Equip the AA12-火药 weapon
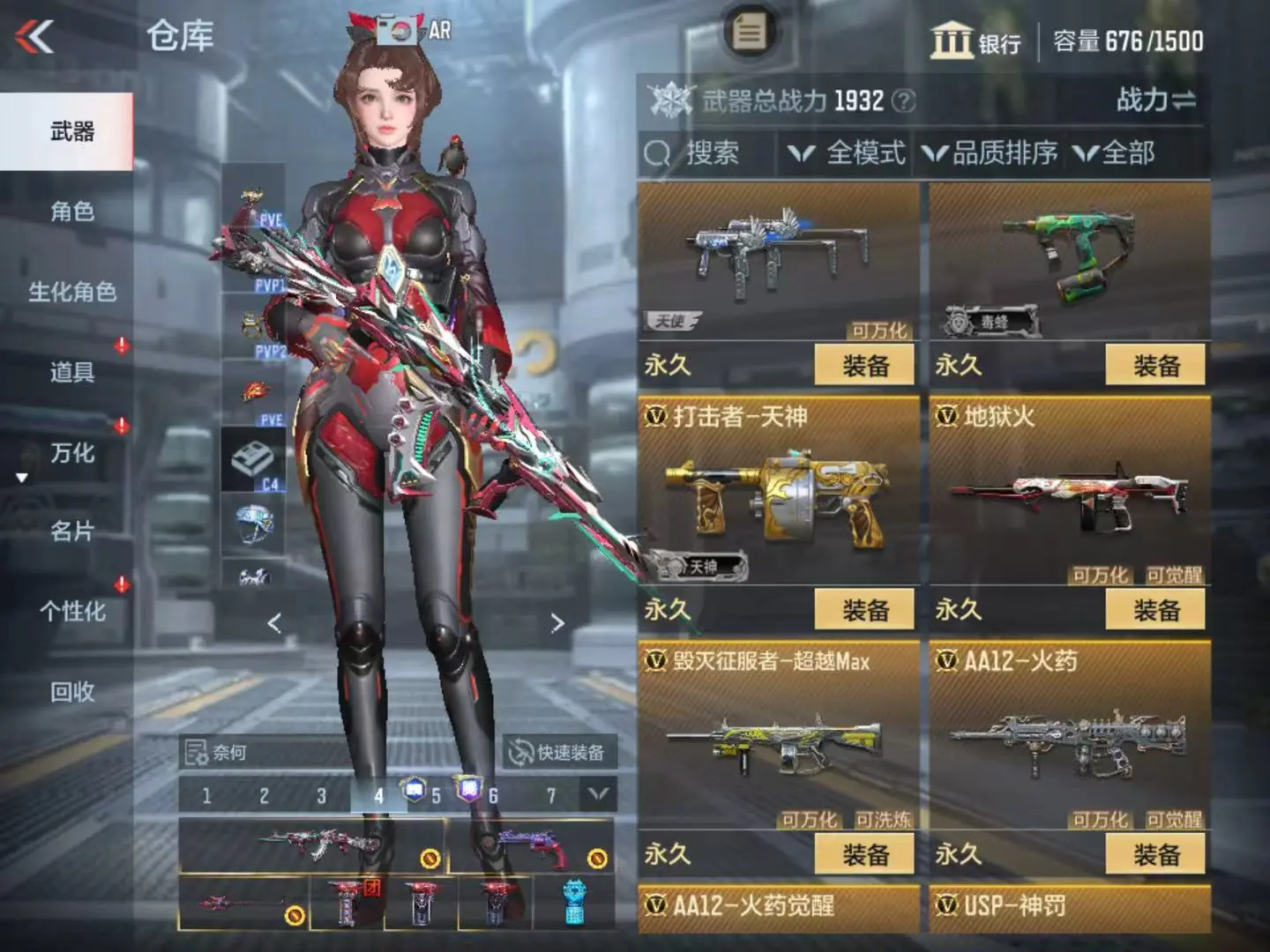Viewport: 1270px width, 952px height. [1155, 854]
